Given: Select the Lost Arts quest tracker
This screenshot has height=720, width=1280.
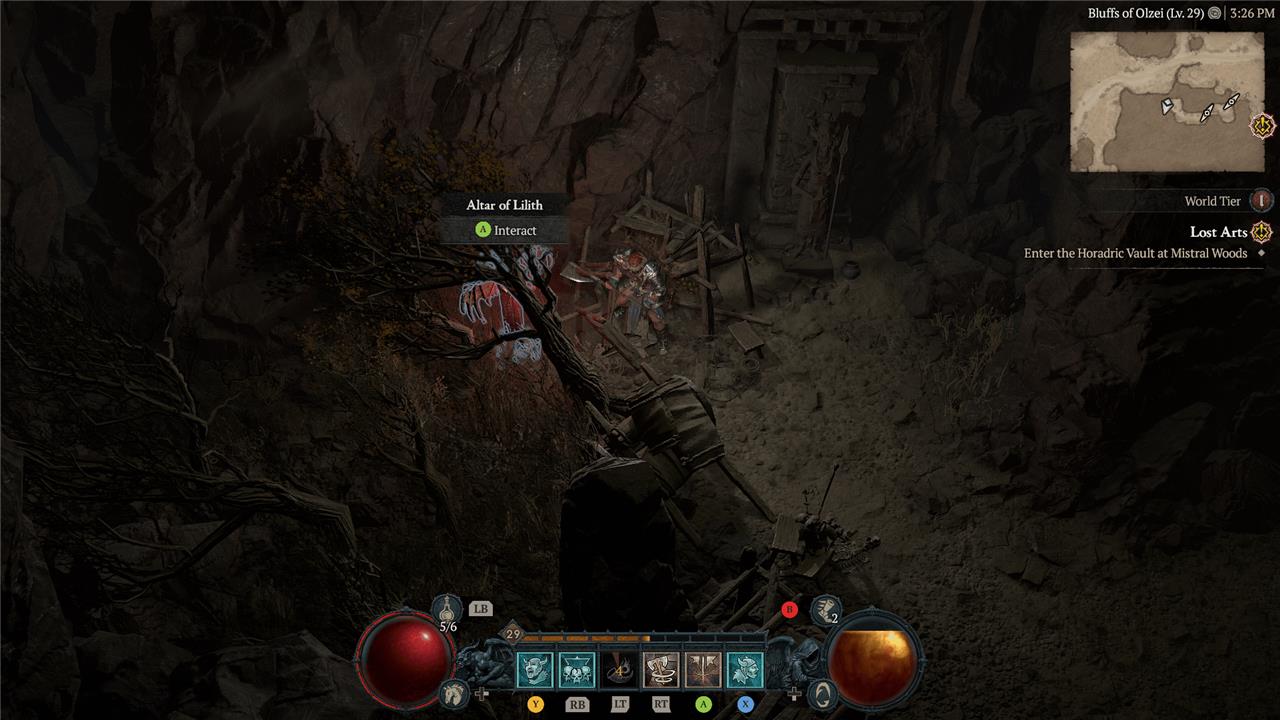Looking at the screenshot, I should coord(1218,232).
